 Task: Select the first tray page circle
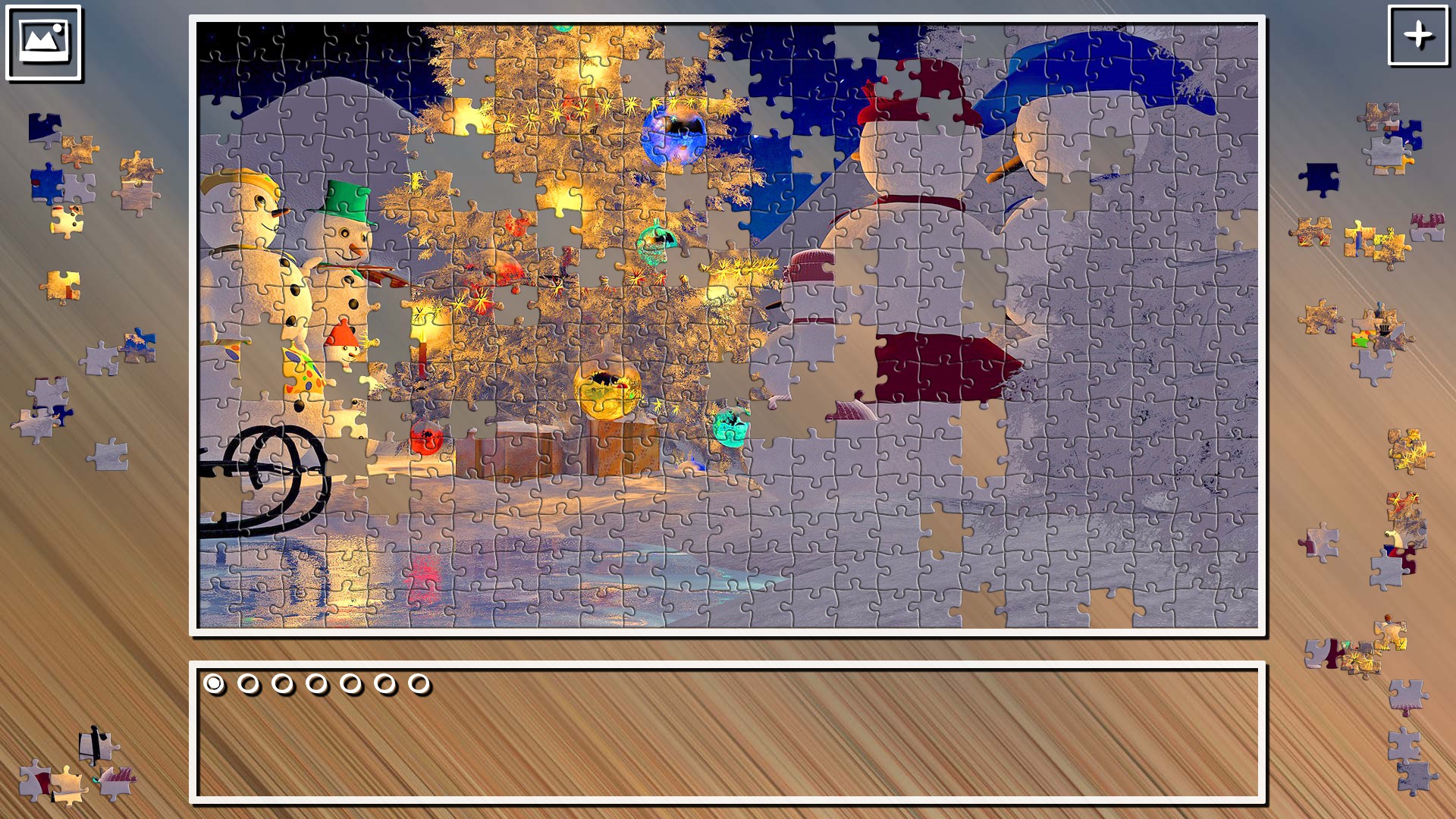point(213,685)
